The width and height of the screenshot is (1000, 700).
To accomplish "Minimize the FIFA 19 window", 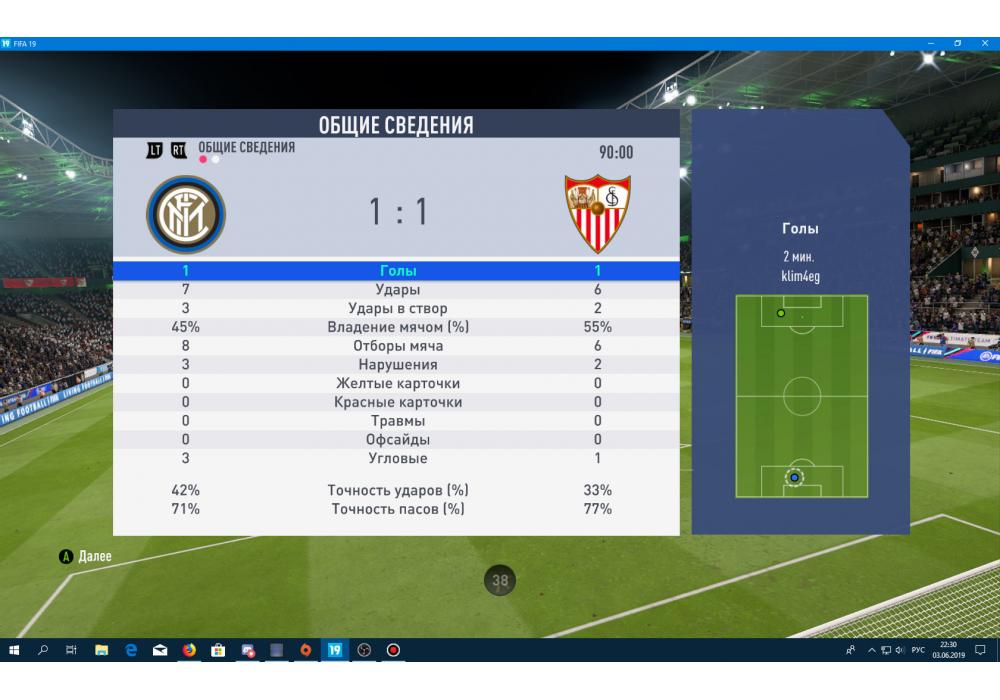I will (930, 44).
